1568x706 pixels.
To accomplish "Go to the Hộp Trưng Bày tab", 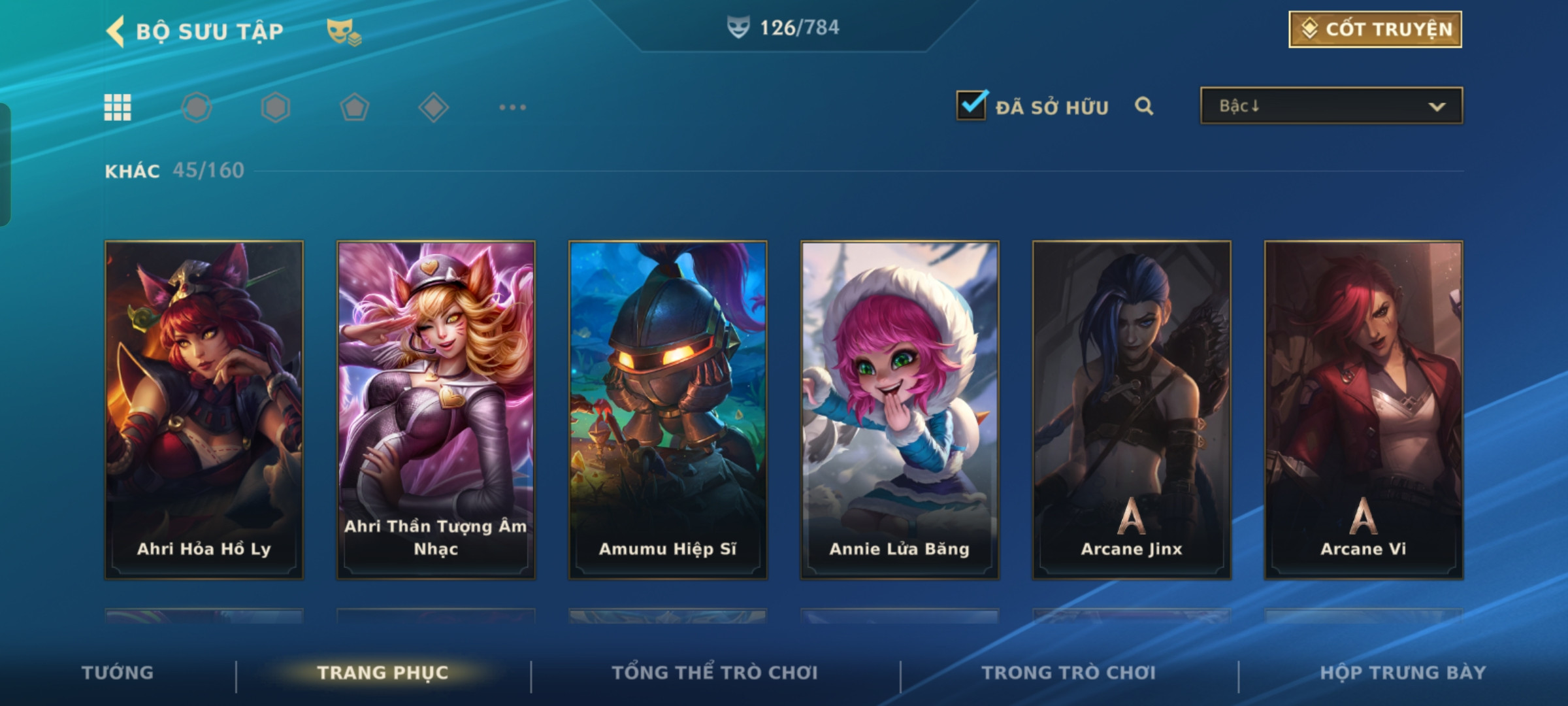I will pos(1403,673).
